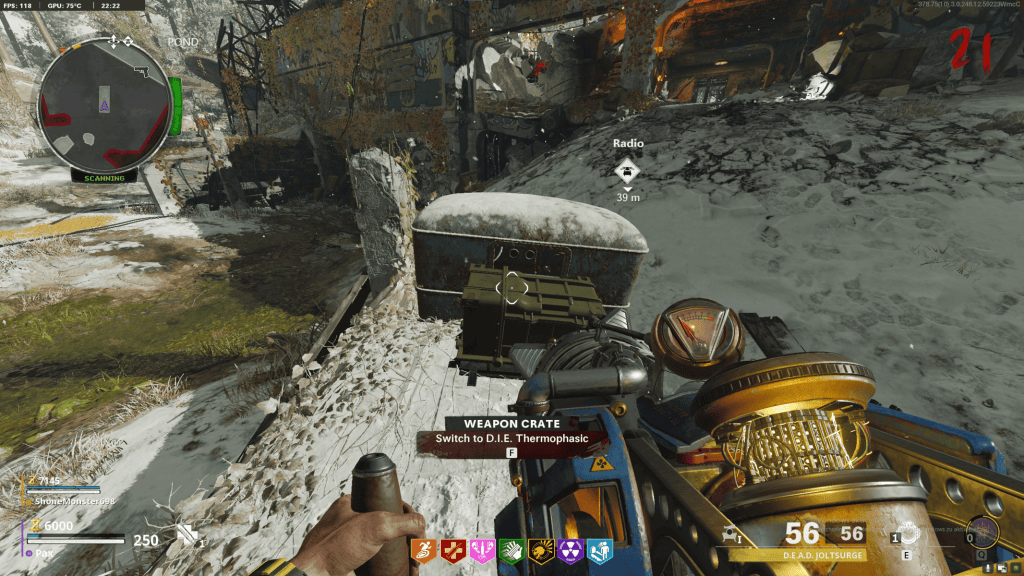This screenshot has height=576, width=1024.
Task: Select the orange Stamin-Up running perk icon
Action: click(x=424, y=548)
